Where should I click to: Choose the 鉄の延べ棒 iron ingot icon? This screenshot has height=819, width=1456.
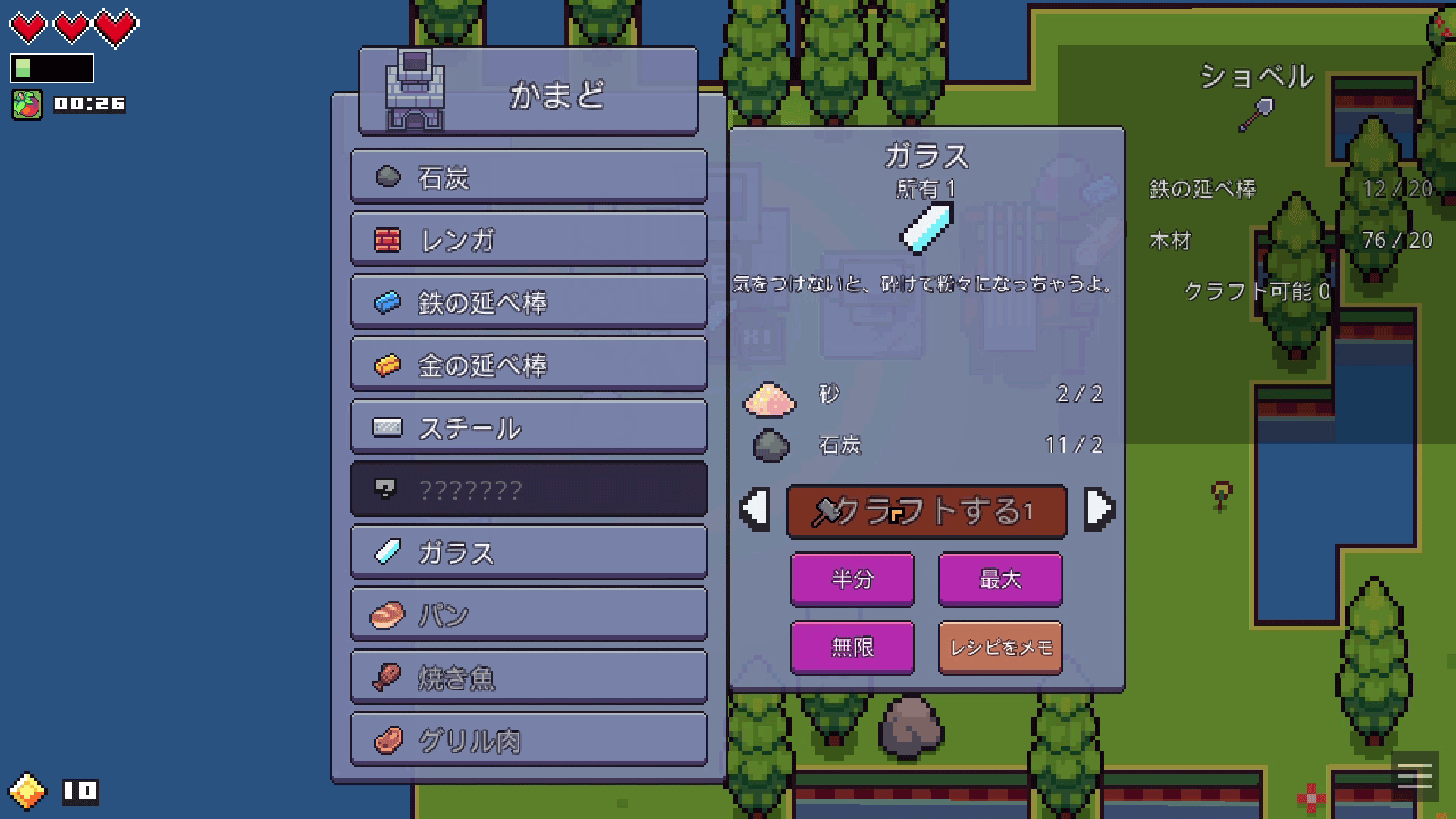[389, 301]
